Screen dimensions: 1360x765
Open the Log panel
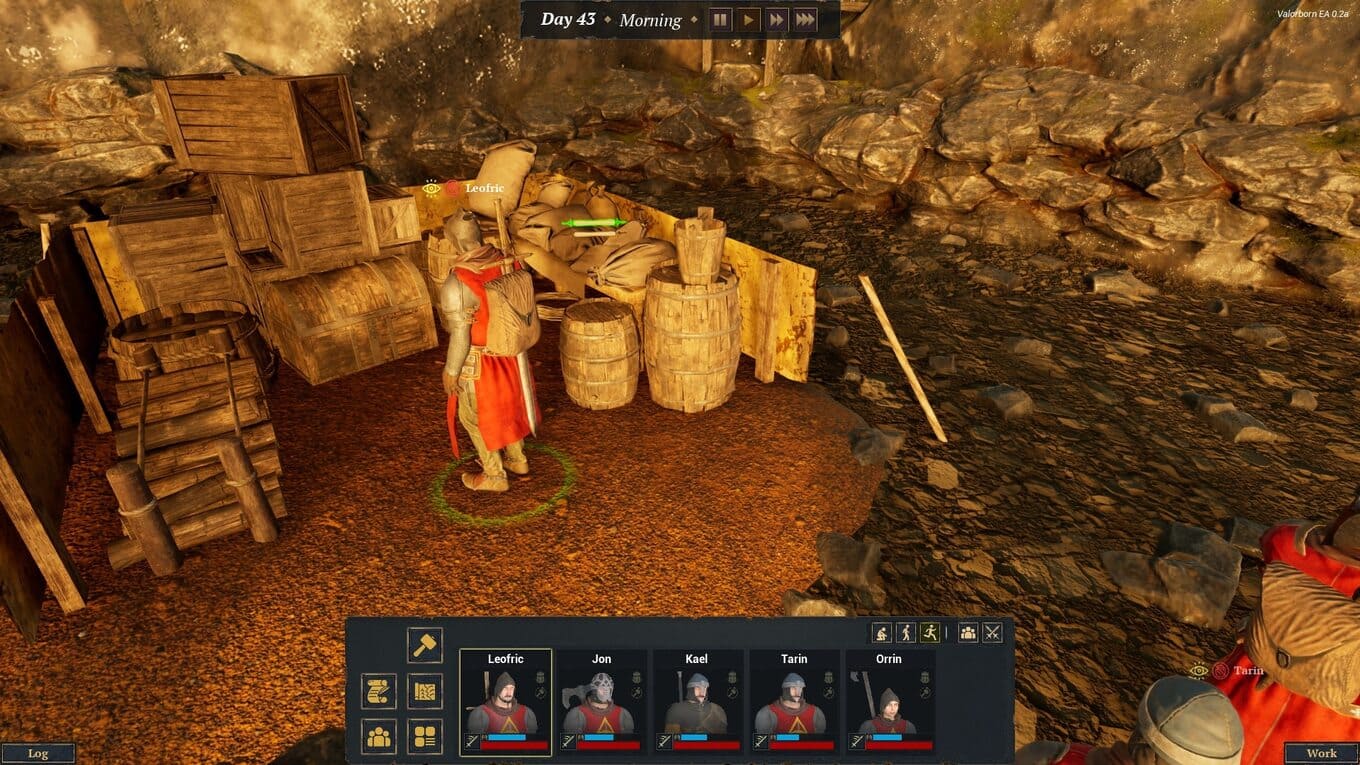(x=38, y=753)
